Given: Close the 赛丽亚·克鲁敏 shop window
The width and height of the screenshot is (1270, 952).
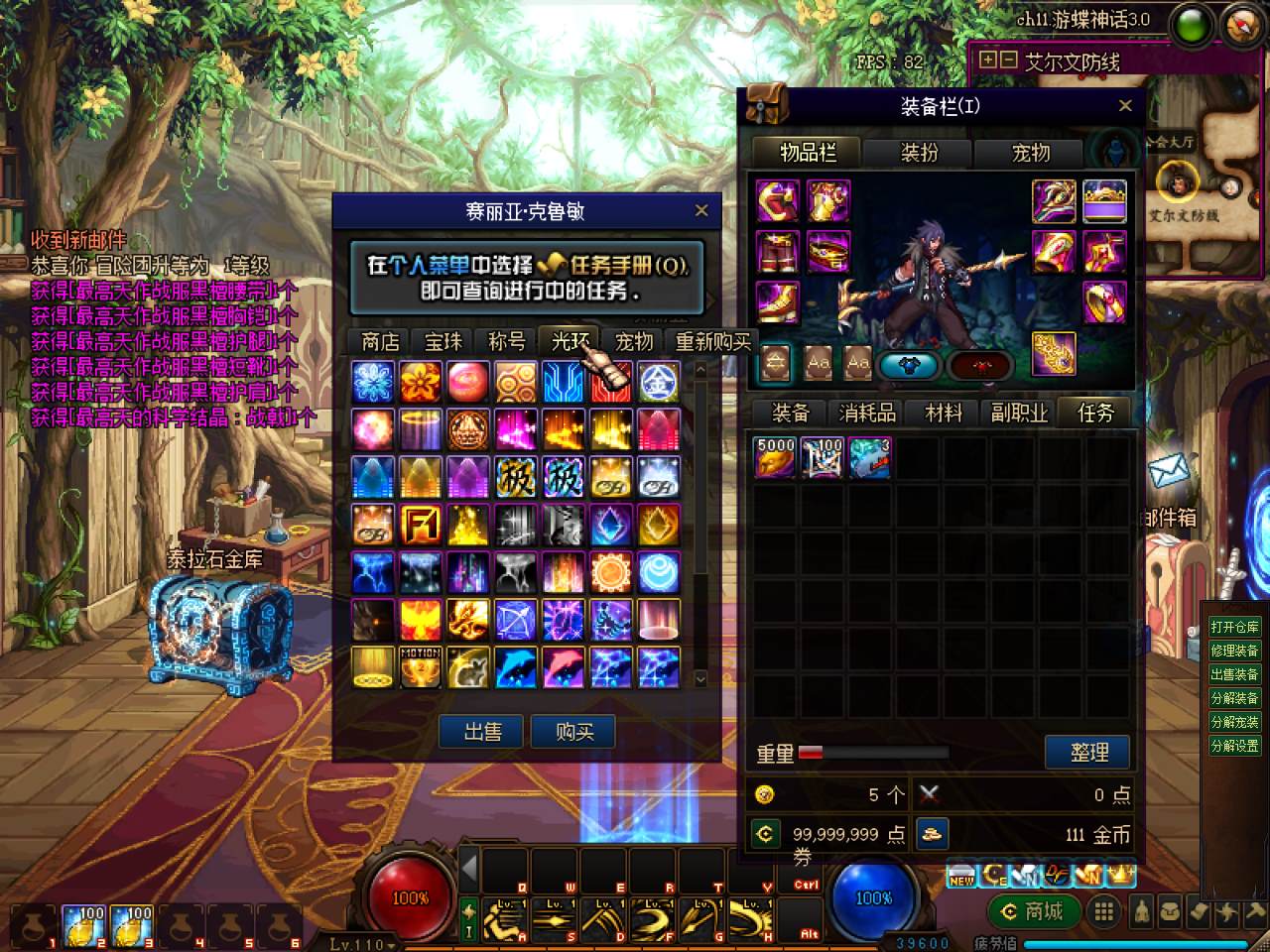Looking at the screenshot, I should tap(701, 210).
